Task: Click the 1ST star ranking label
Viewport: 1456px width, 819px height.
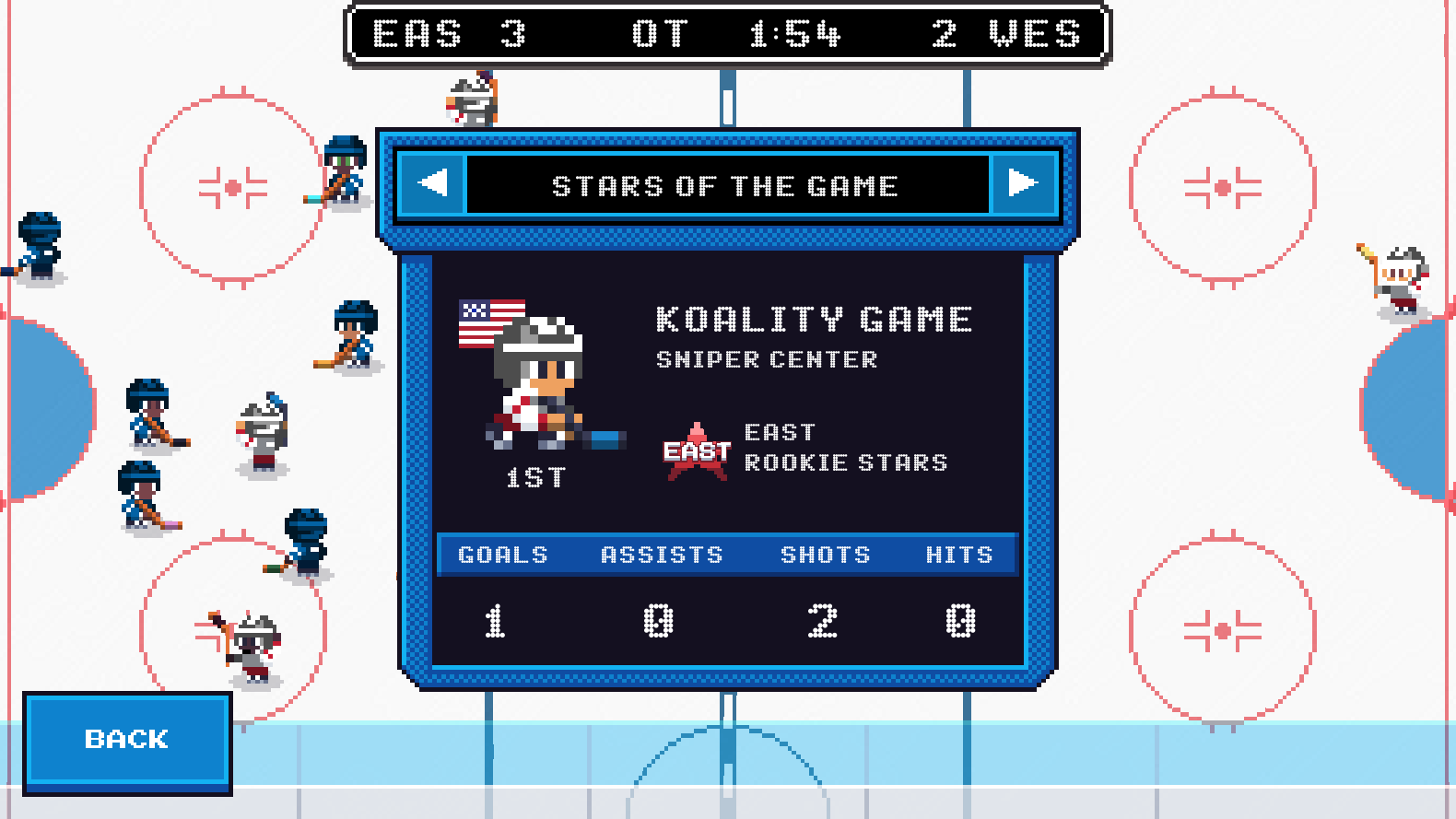Action: pyautogui.click(x=535, y=477)
